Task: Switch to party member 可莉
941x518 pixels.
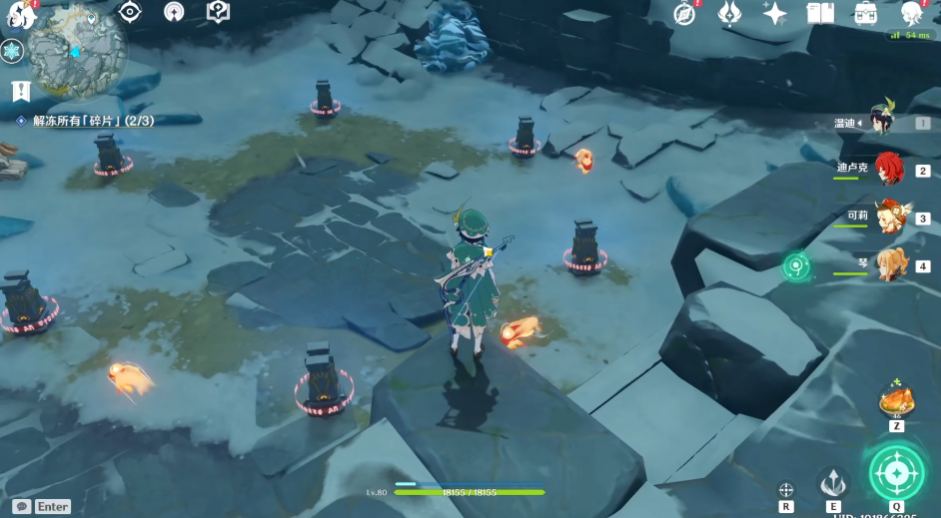Action: click(x=888, y=216)
